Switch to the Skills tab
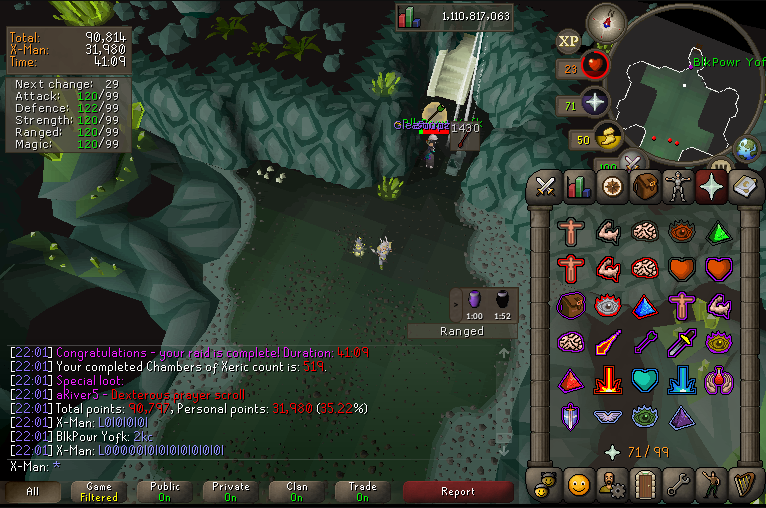Image resolution: width=766 pixels, height=508 pixels. (x=578, y=186)
